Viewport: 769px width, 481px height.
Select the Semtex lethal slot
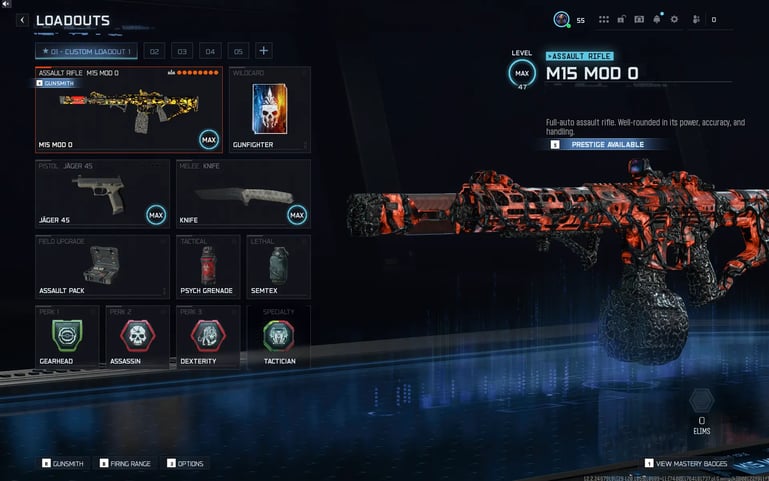pyautogui.click(x=278, y=266)
